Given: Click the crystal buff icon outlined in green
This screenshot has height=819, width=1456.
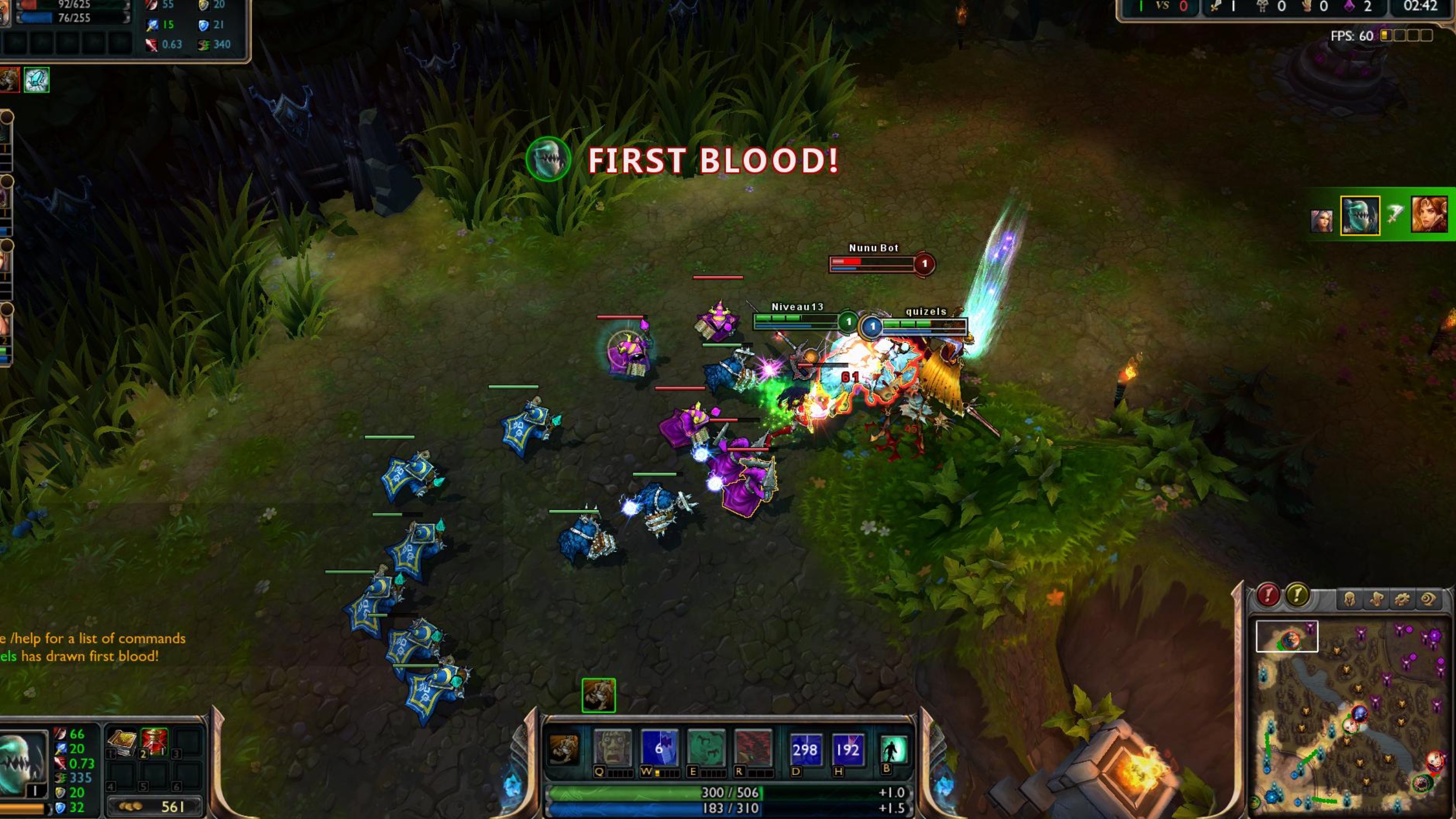Looking at the screenshot, I should [x=36, y=79].
